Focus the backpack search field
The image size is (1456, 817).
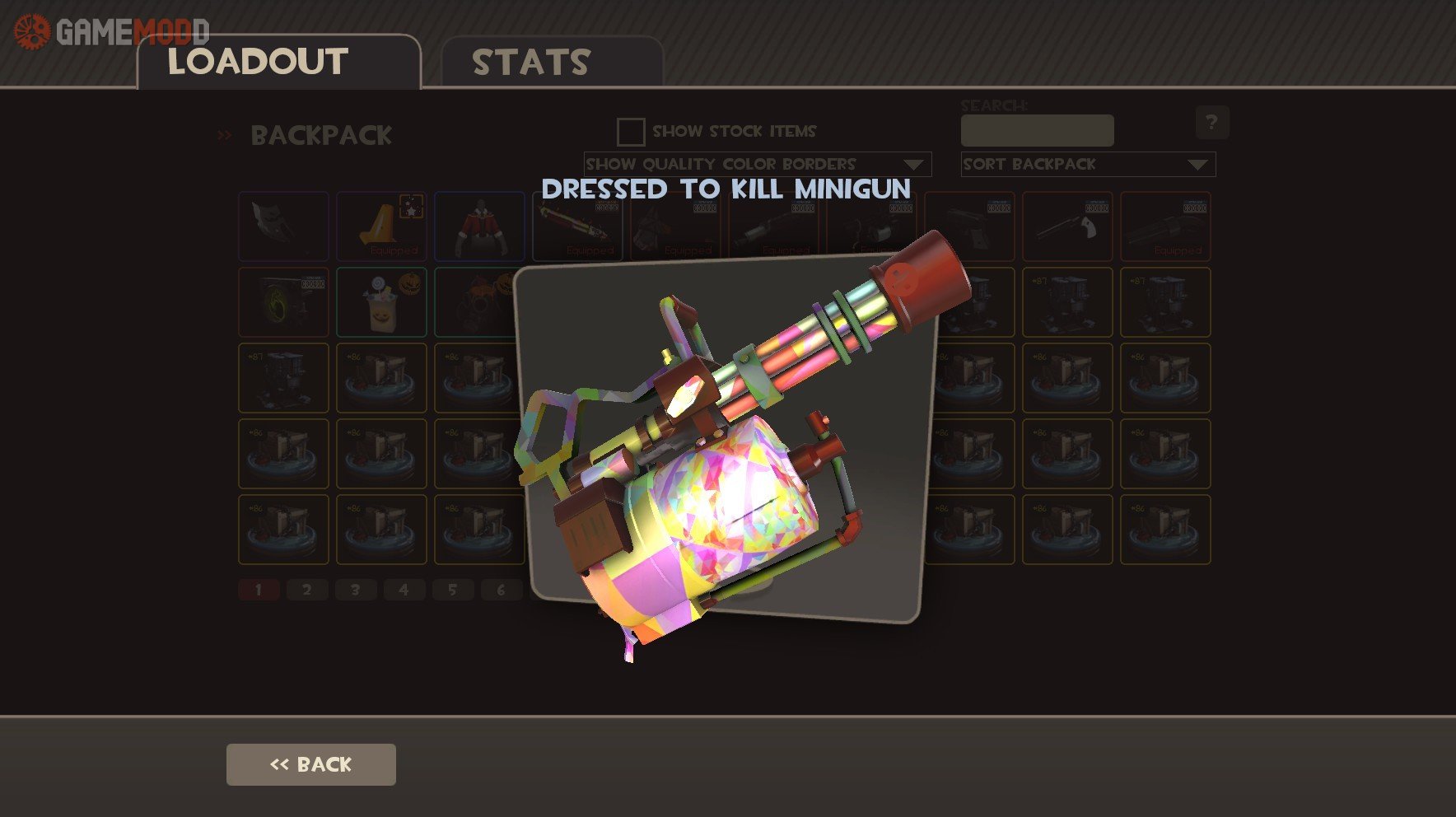click(x=1037, y=130)
